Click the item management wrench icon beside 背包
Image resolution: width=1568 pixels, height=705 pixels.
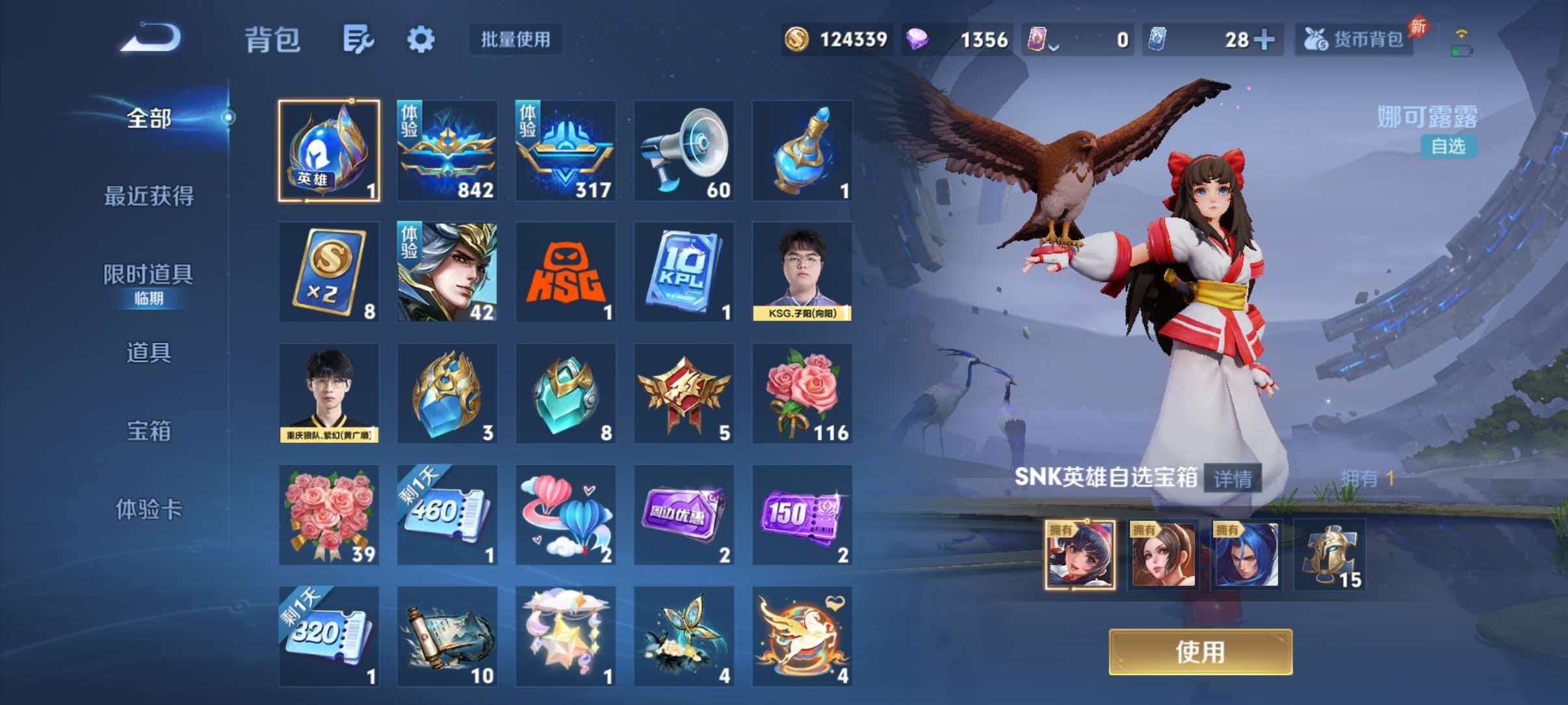click(359, 39)
